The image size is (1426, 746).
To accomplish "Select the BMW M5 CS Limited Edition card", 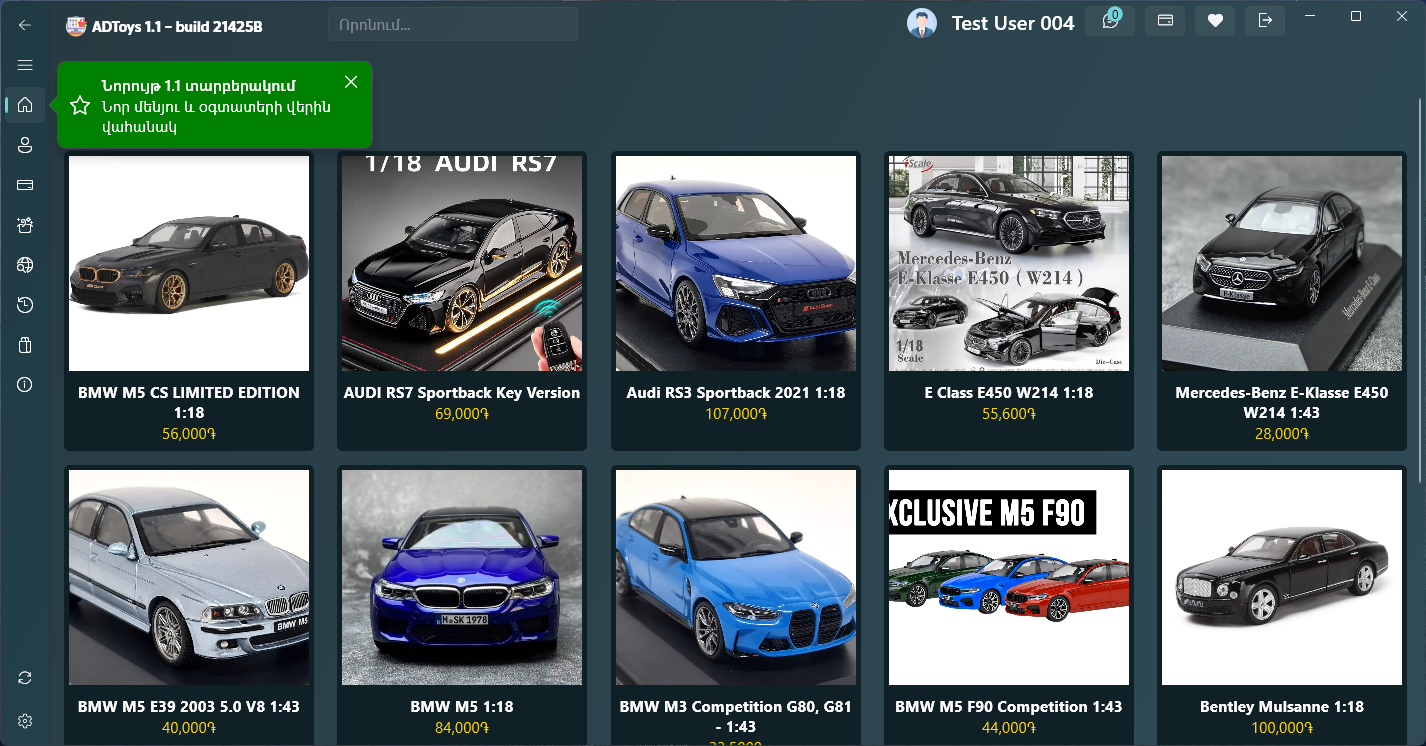I will 189,300.
